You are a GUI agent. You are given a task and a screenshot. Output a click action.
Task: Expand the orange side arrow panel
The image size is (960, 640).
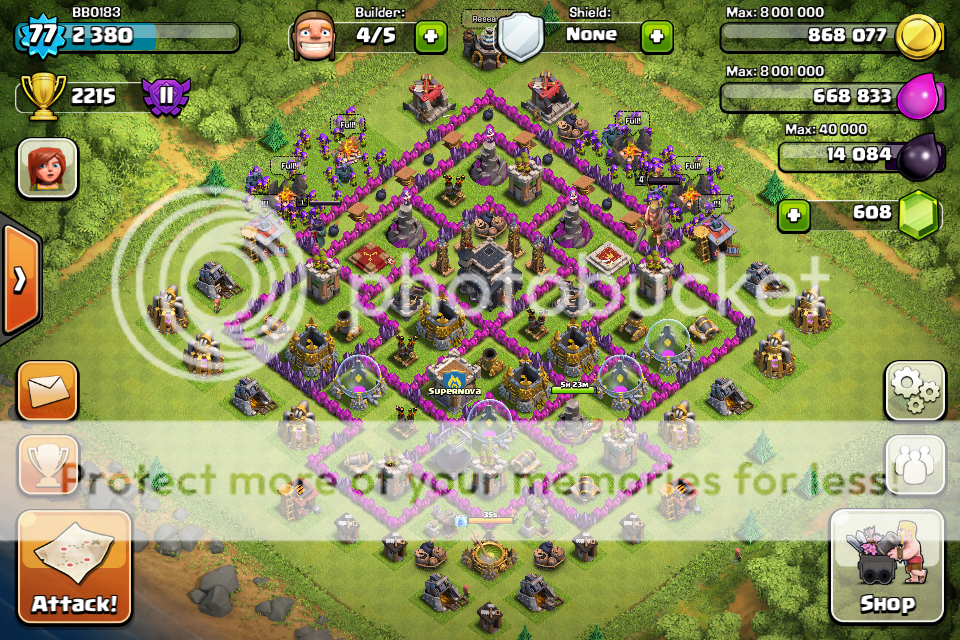point(19,280)
